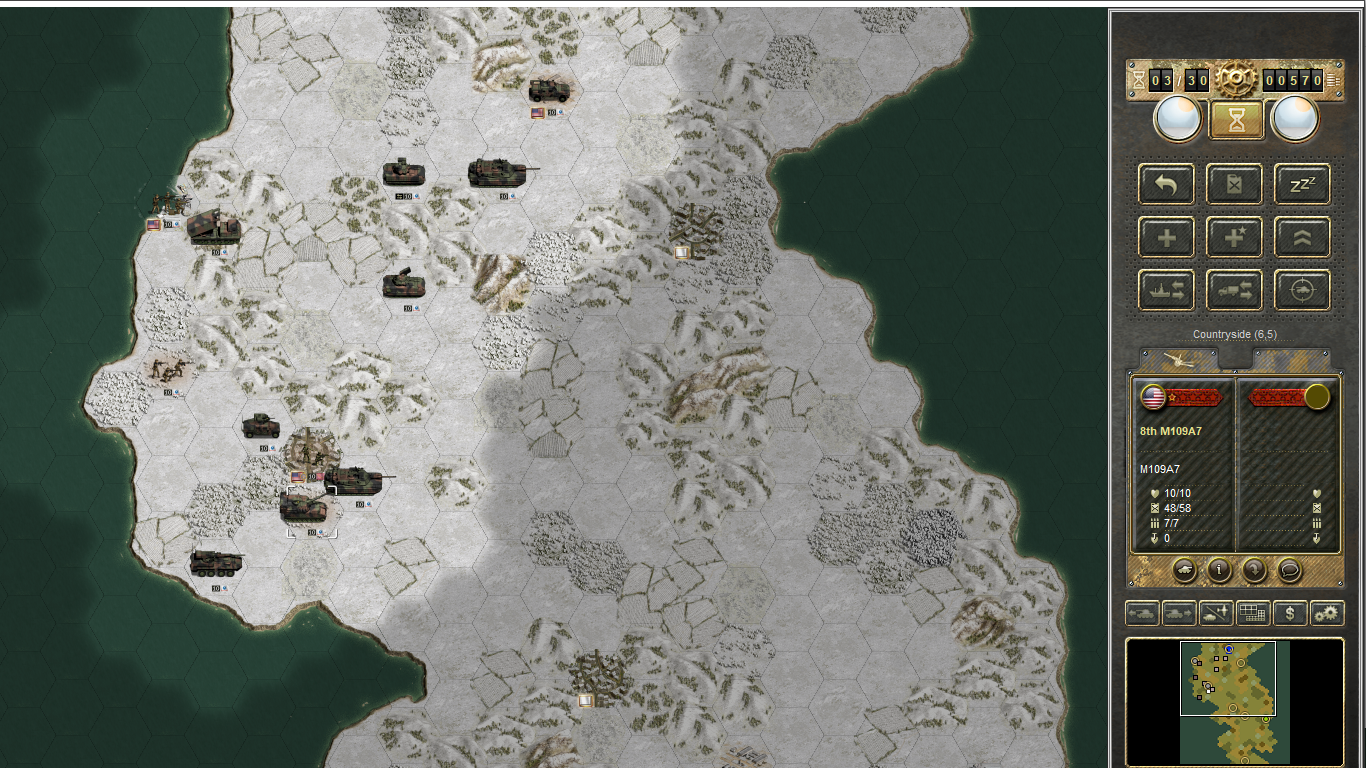Open unit information with the 'i' button
The height and width of the screenshot is (768, 1366).
coord(1219,570)
